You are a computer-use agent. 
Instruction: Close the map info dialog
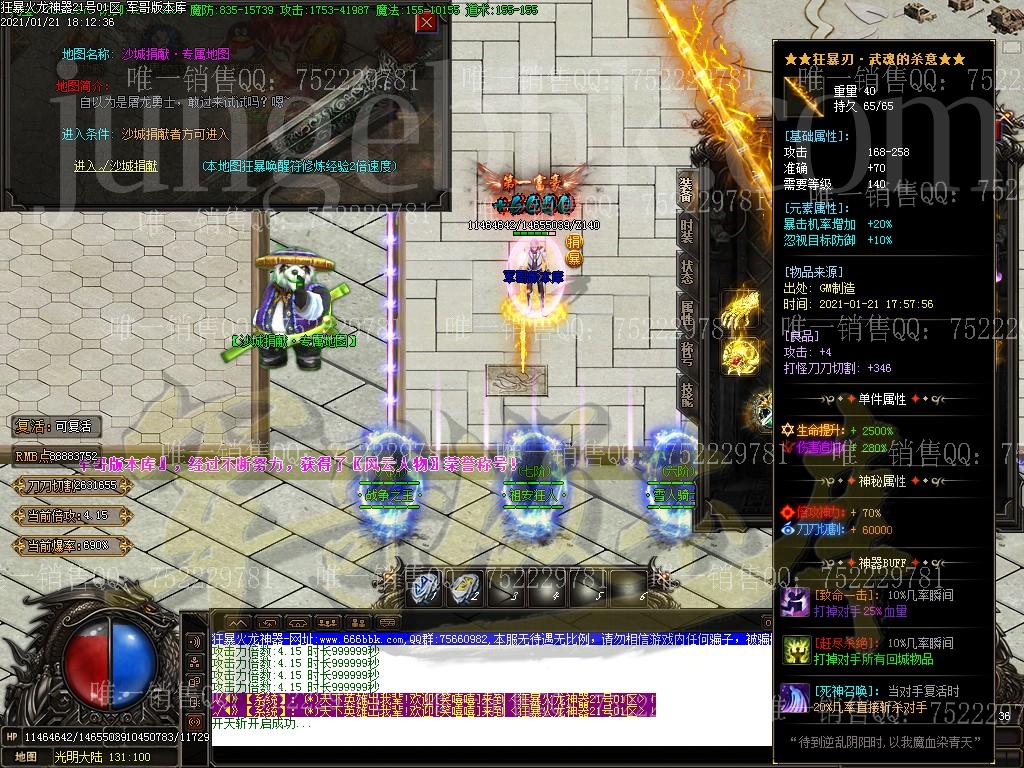(426, 23)
